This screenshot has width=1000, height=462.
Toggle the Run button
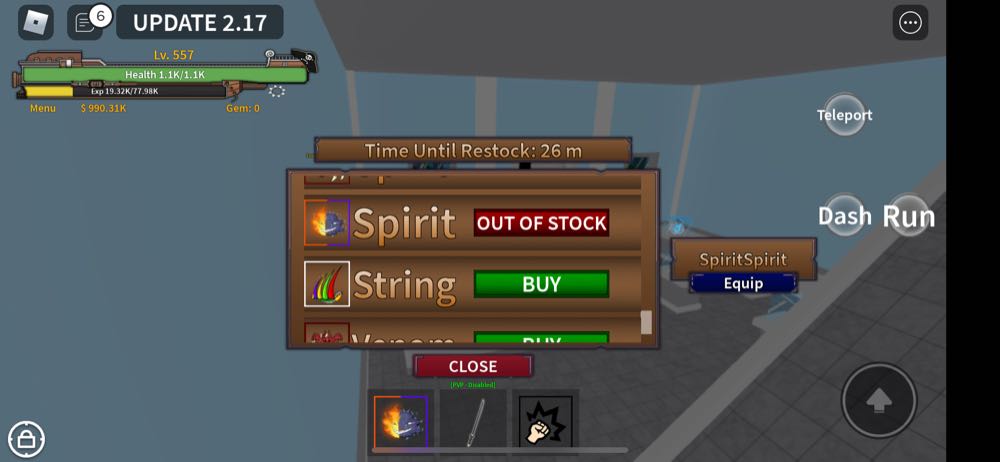tap(908, 216)
